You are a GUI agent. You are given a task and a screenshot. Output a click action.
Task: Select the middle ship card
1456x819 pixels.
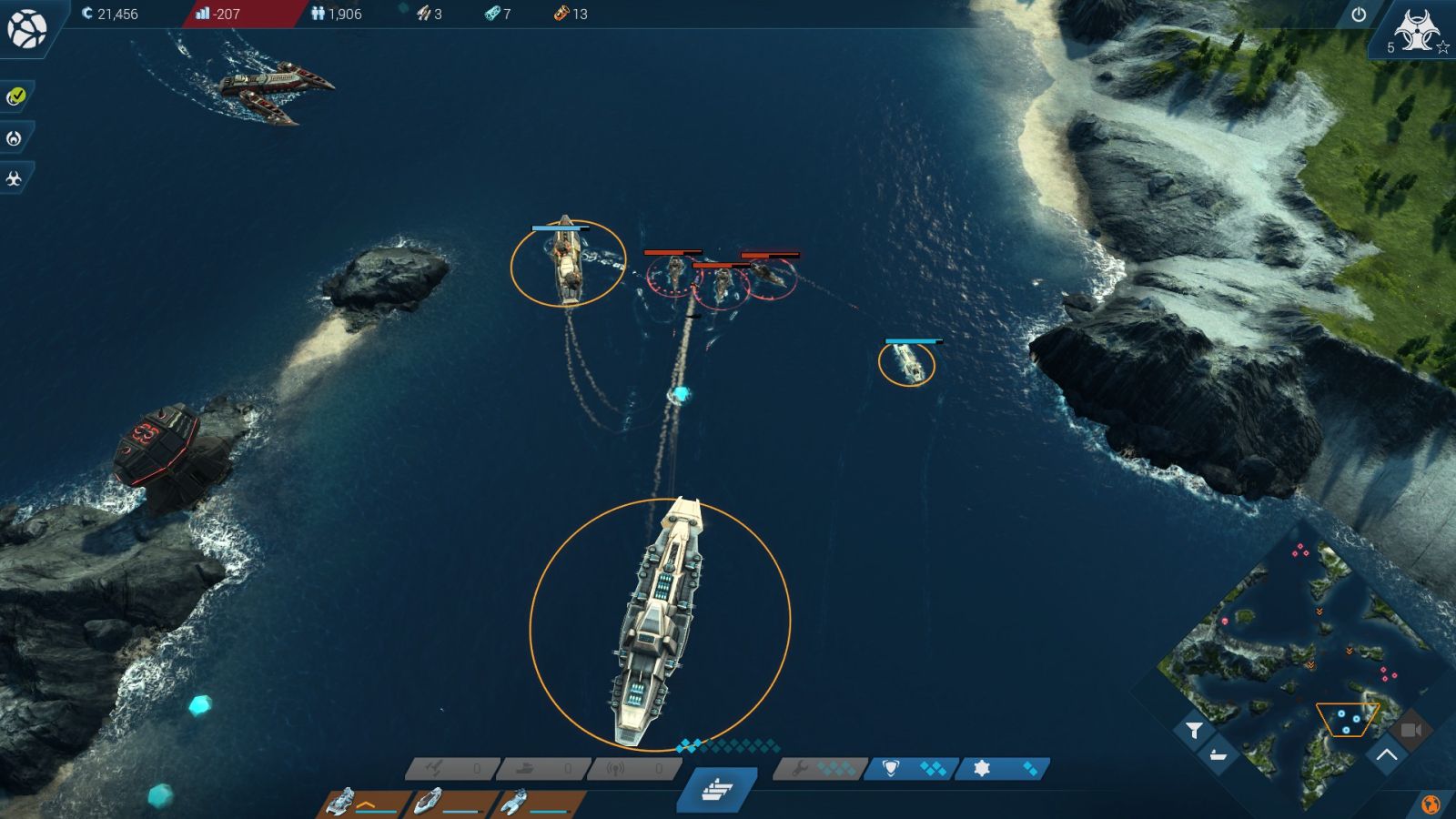(451, 804)
